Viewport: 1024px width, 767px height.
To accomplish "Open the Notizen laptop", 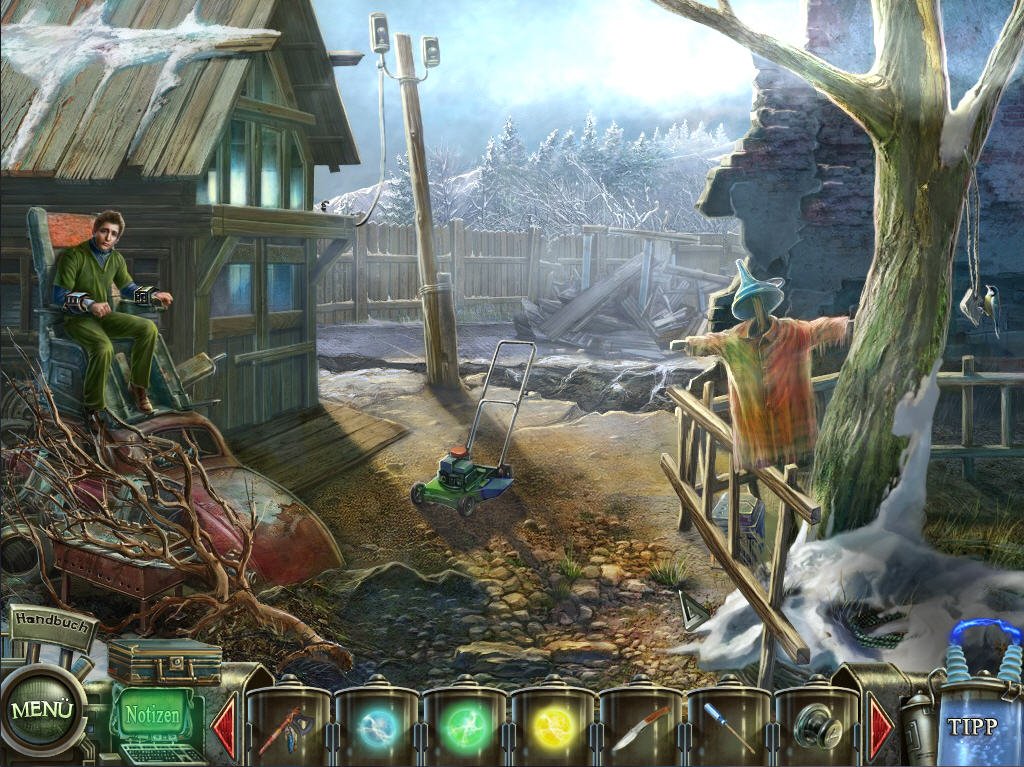I will click(x=152, y=716).
